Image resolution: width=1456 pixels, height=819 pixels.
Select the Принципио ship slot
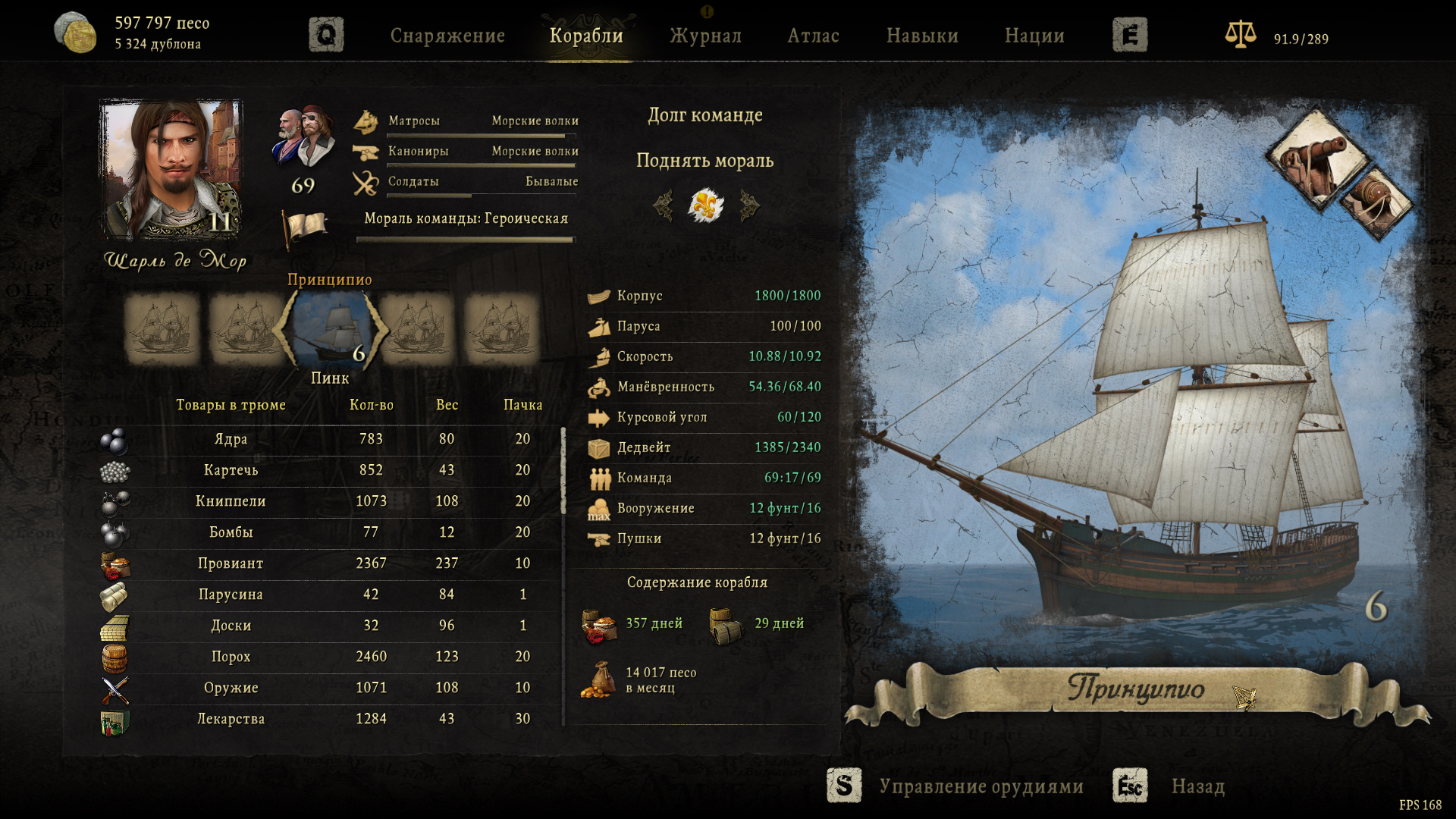tap(331, 328)
